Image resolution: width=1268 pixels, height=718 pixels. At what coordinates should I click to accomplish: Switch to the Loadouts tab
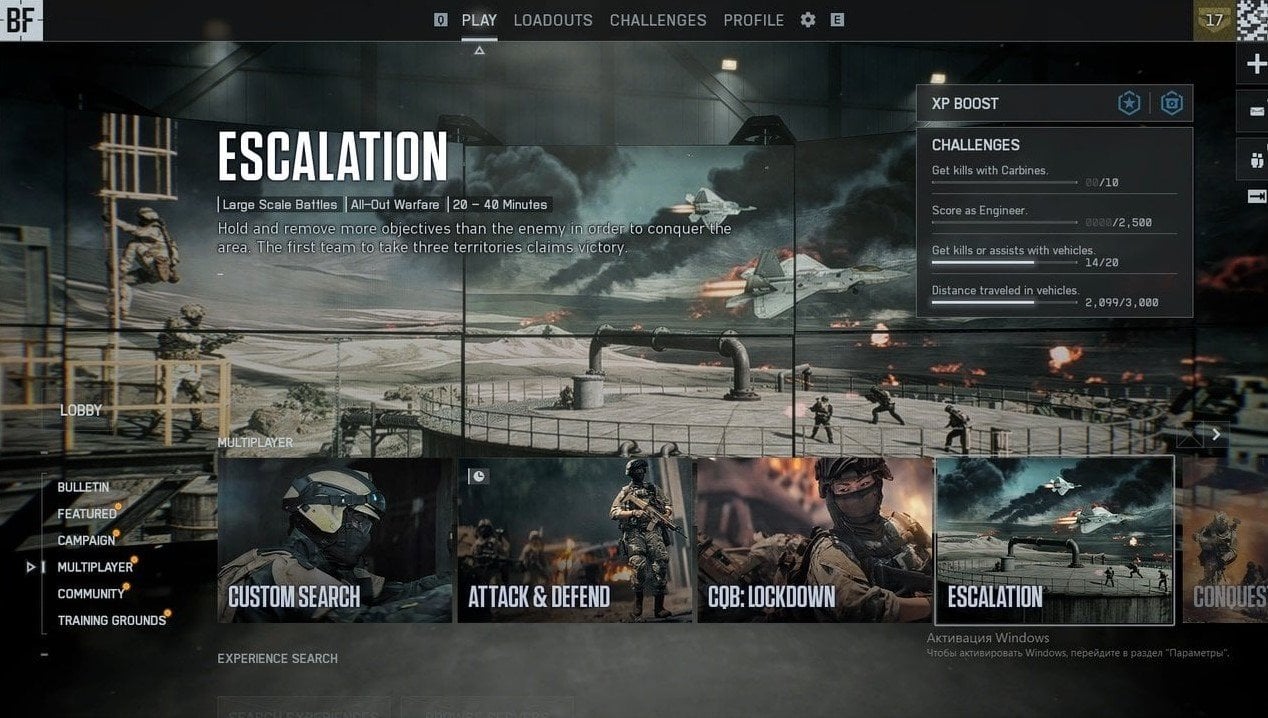tap(552, 20)
